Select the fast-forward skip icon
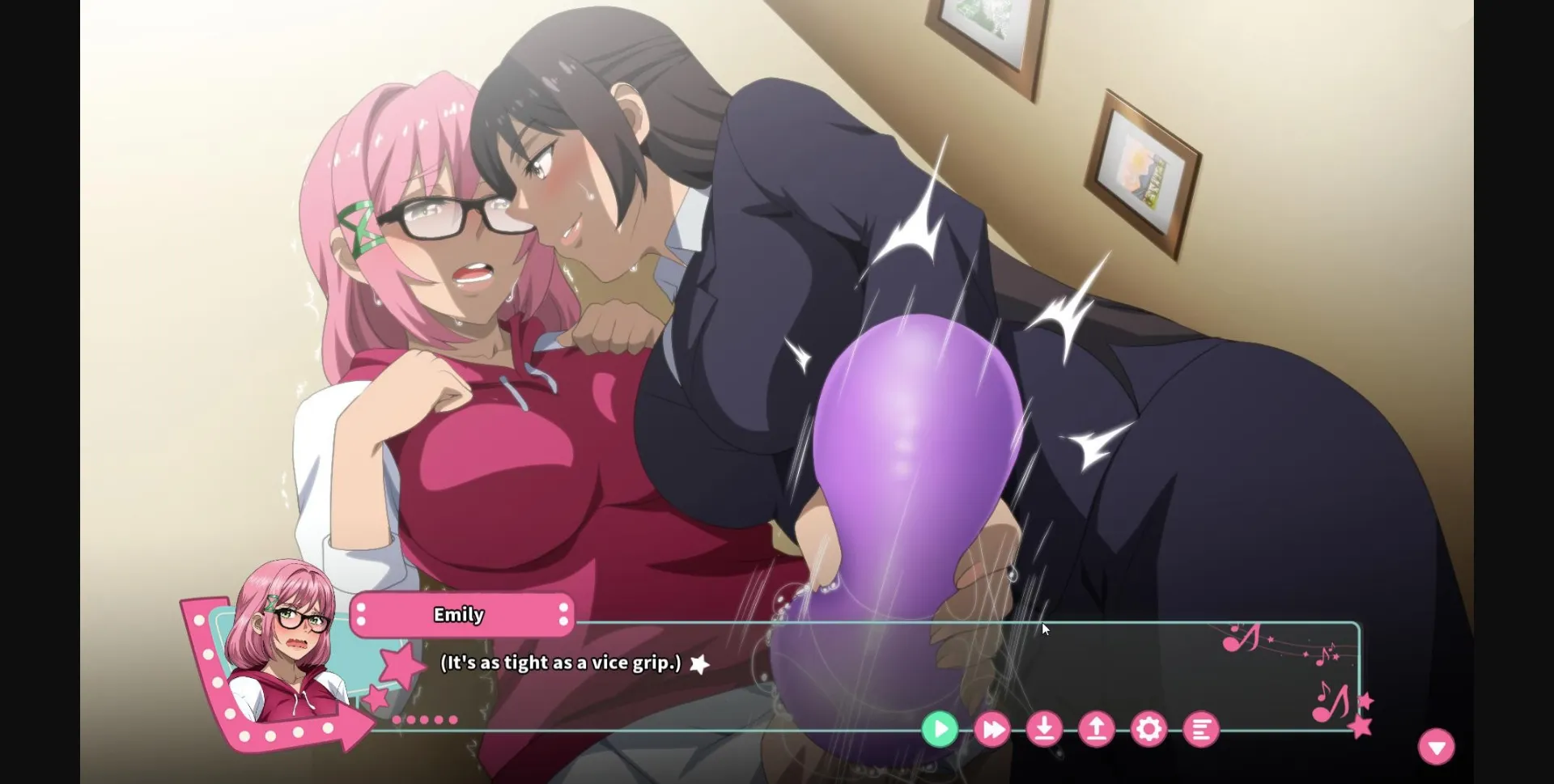 click(x=991, y=728)
